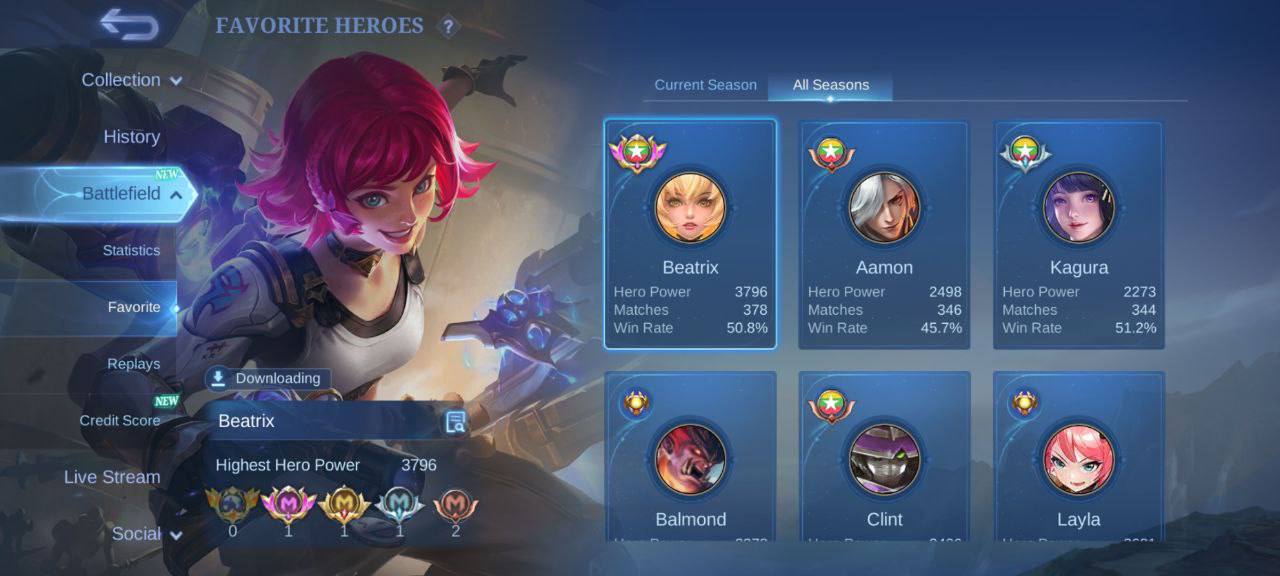Open the Favorite Heroes help question mark

click(x=449, y=27)
